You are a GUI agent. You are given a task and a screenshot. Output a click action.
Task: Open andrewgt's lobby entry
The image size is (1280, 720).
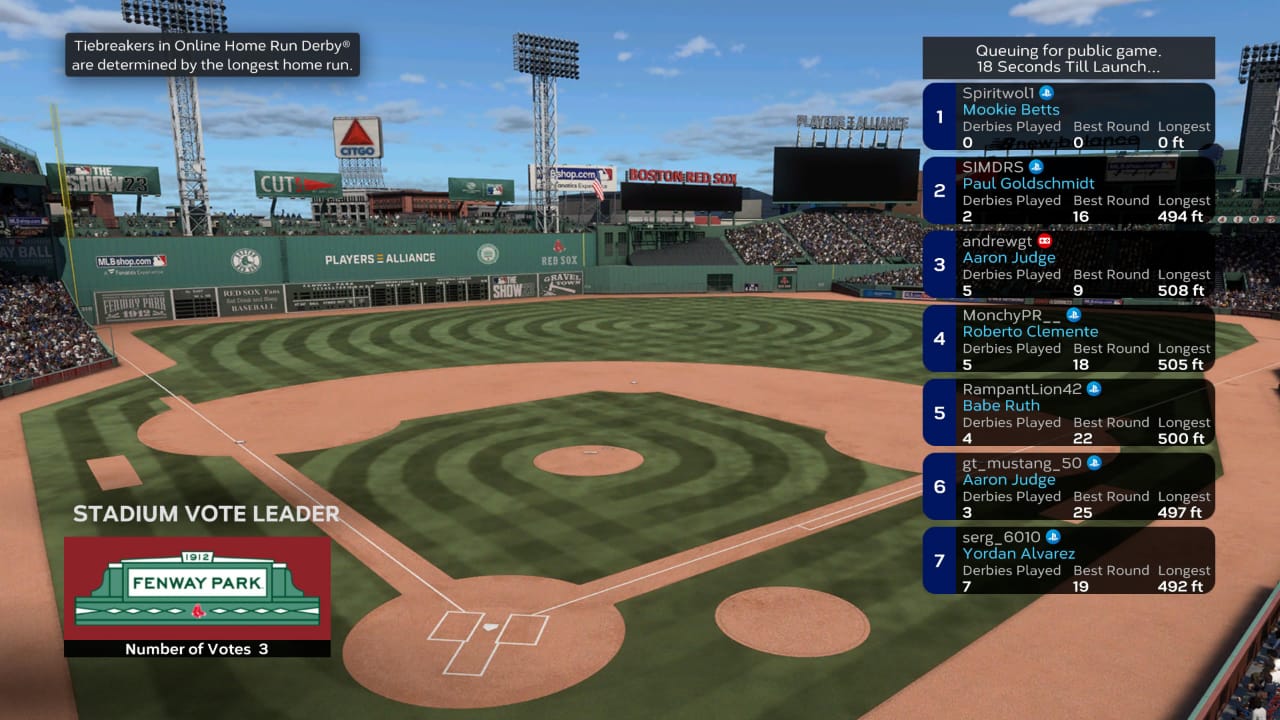coord(1068,265)
